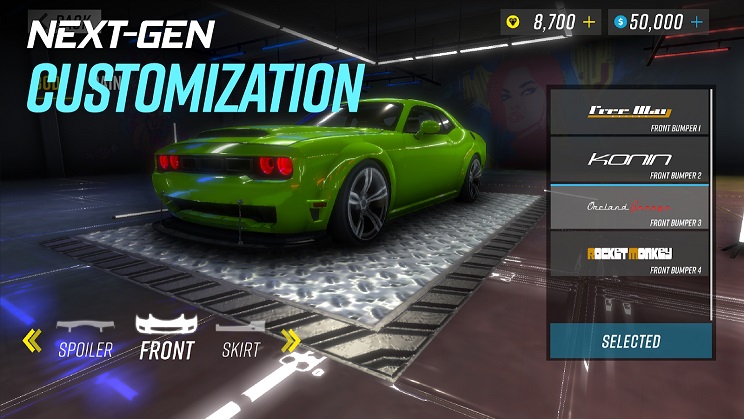Buy more cash with the blue plus
744x419 pixels.
click(x=696, y=21)
